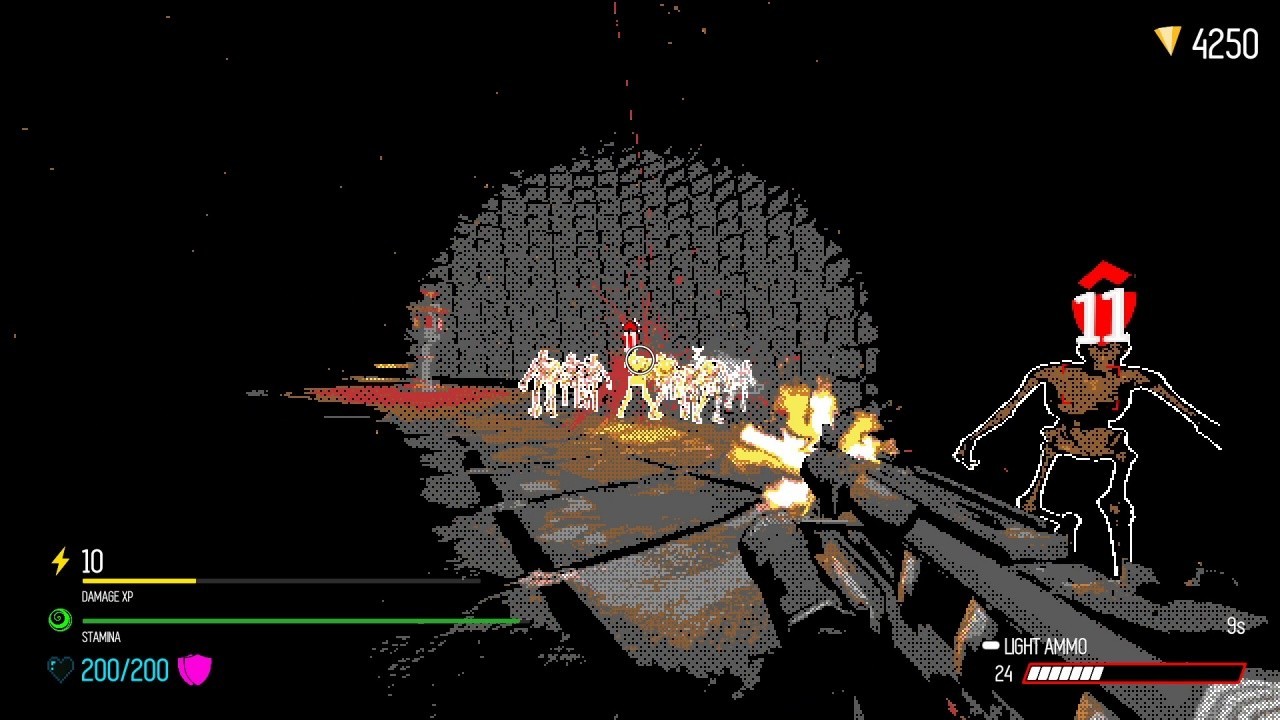The image size is (1280, 720).
Task: Click the yellow triangle currency icon
Action: pos(1167,41)
